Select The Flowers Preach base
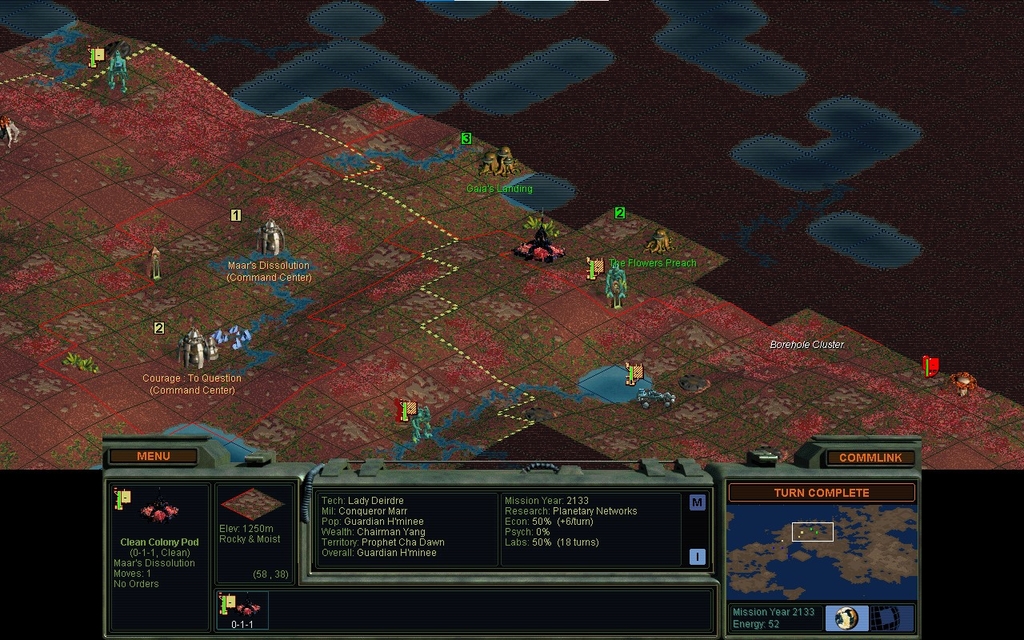 tap(659, 240)
